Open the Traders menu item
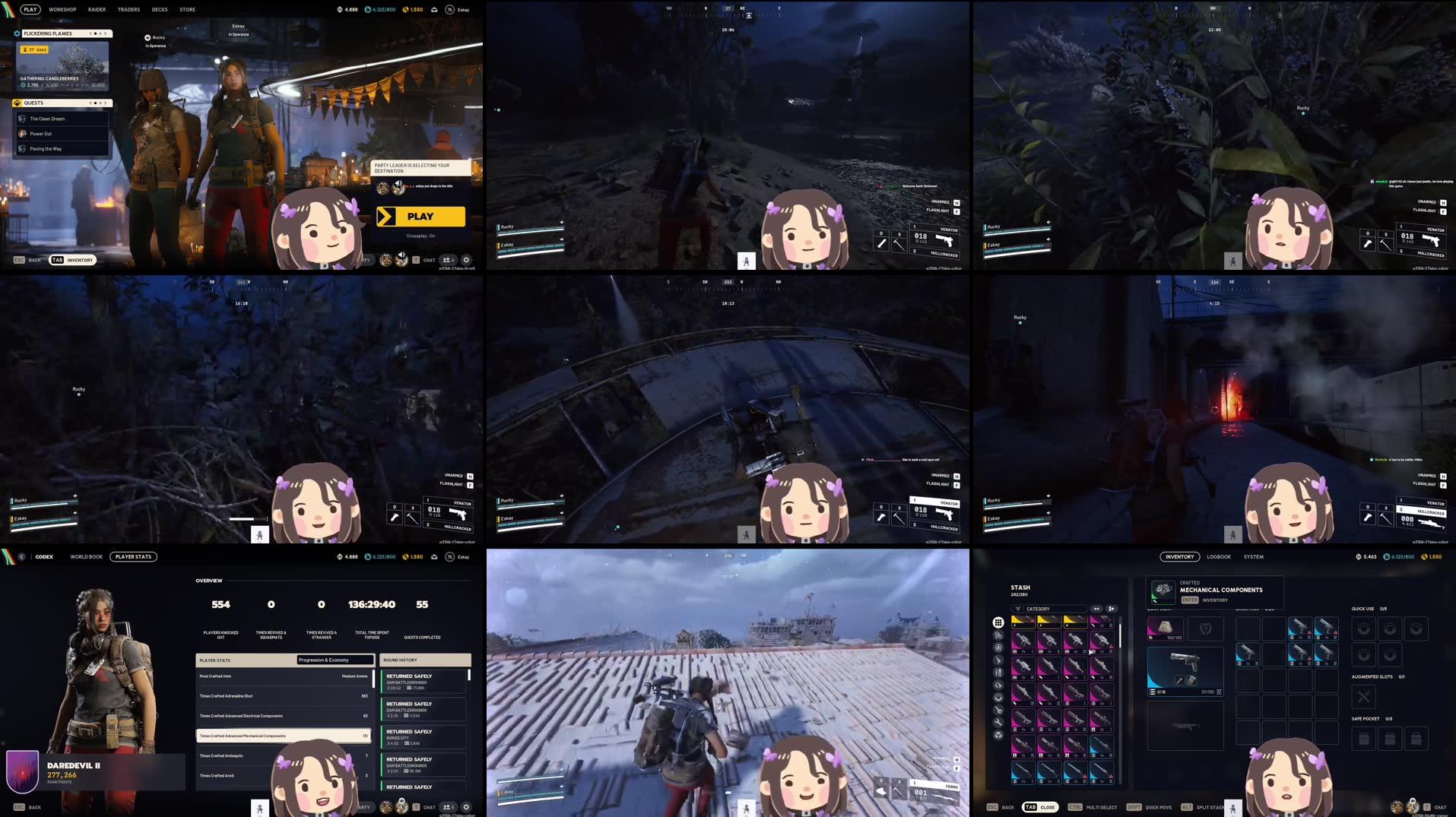The image size is (1456, 817). [x=128, y=9]
